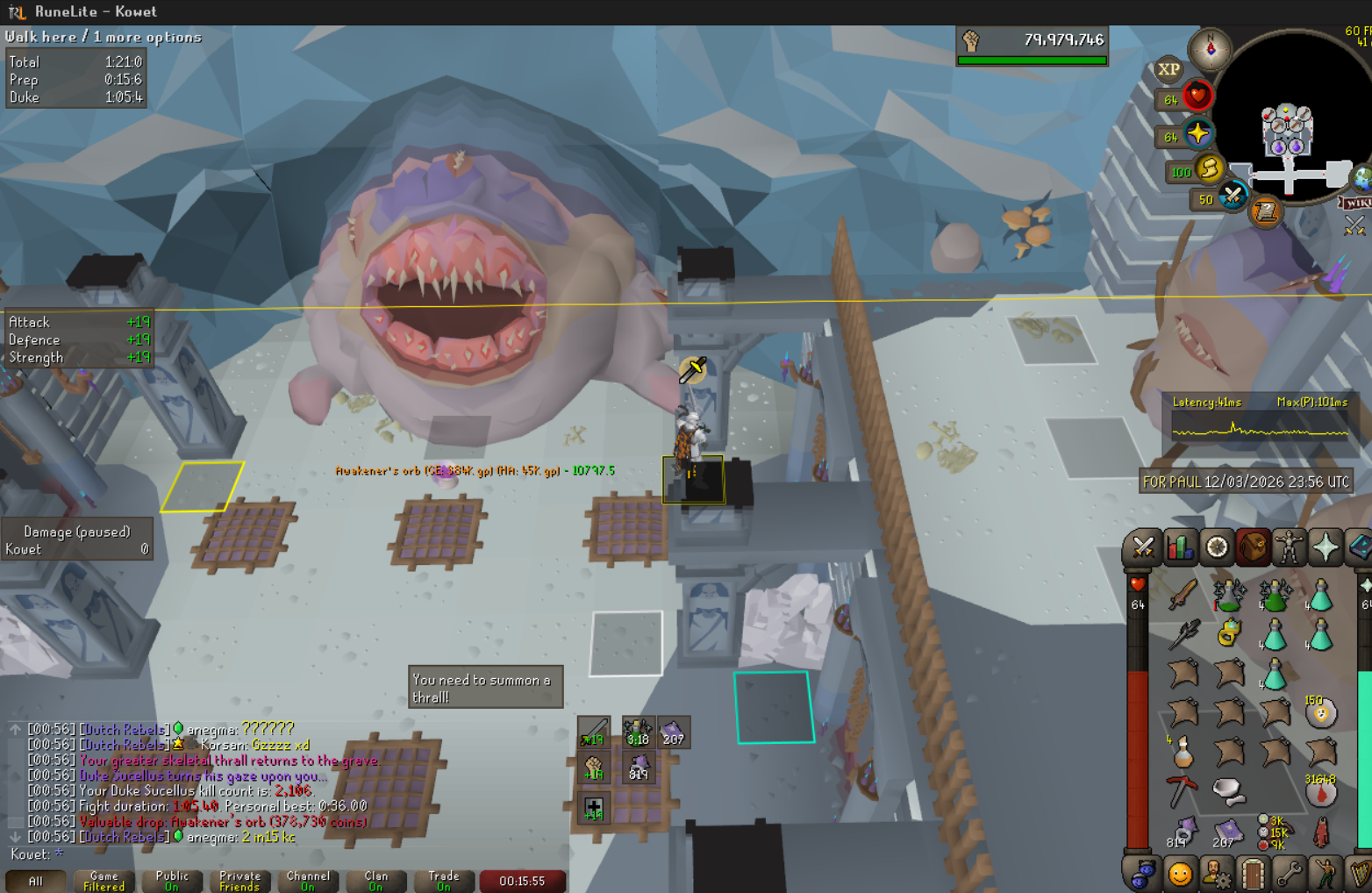The image size is (1372, 893).
Task: Switch to the Public chat tab
Action: click(x=172, y=881)
